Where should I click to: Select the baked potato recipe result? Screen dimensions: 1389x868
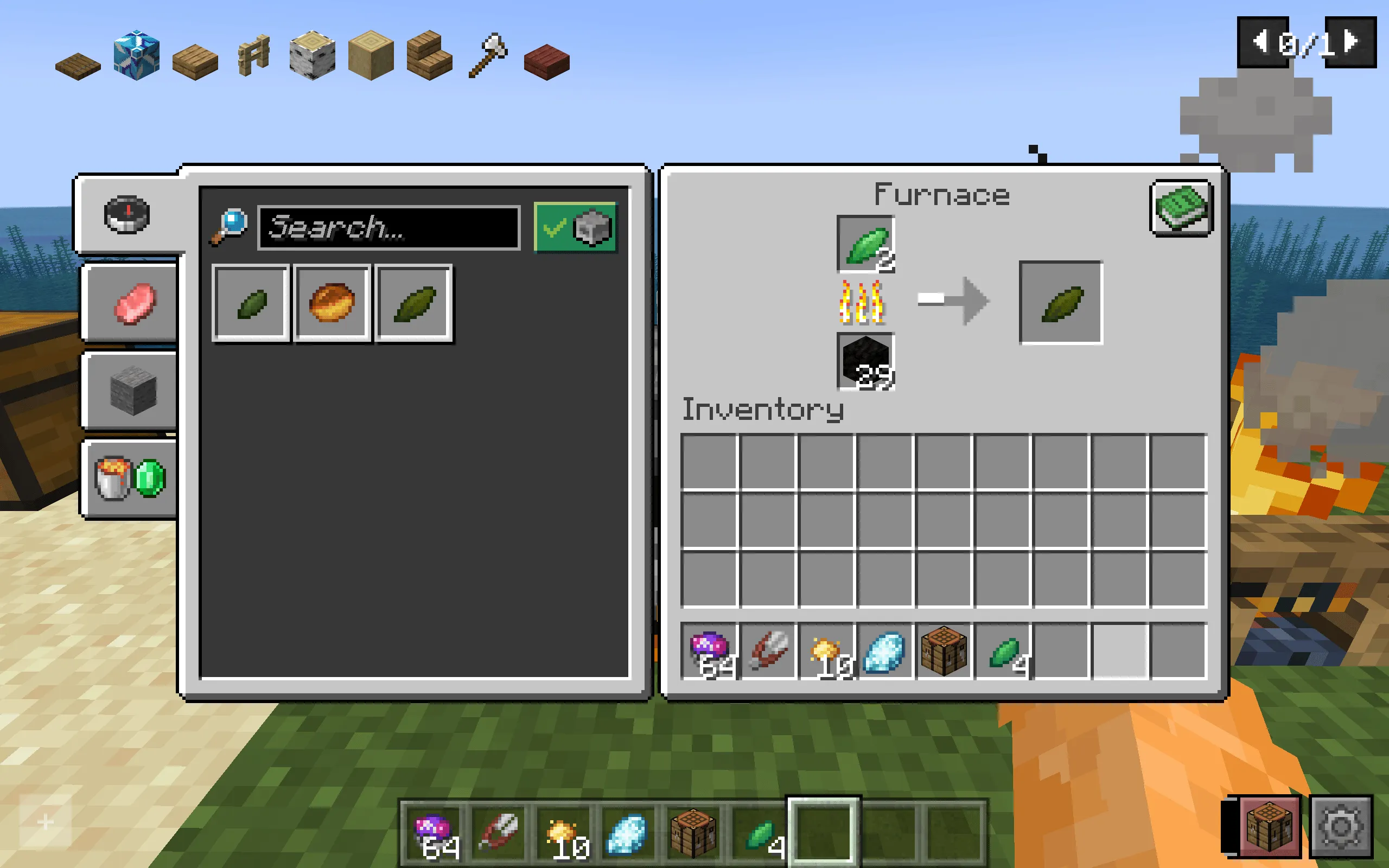[332, 303]
